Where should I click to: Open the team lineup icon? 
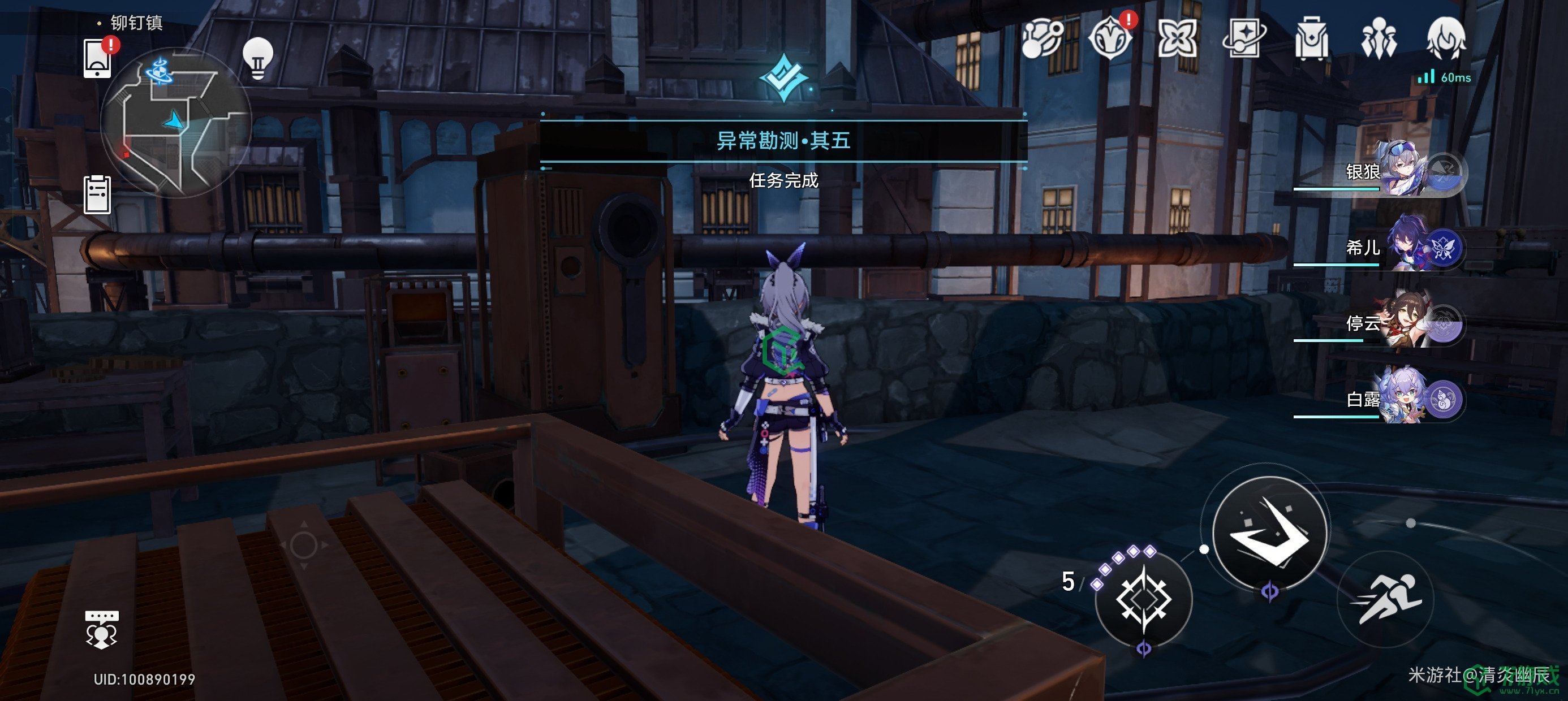click(x=1379, y=39)
